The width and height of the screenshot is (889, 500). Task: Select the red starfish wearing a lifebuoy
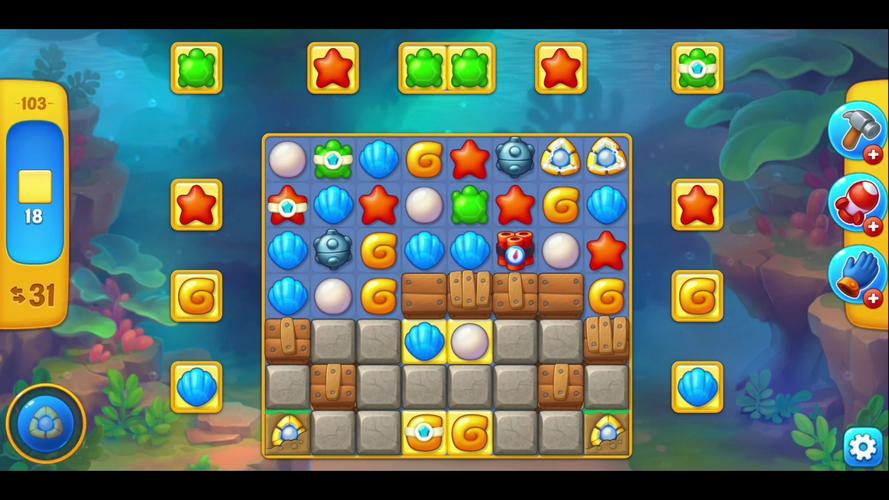pos(287,205)
